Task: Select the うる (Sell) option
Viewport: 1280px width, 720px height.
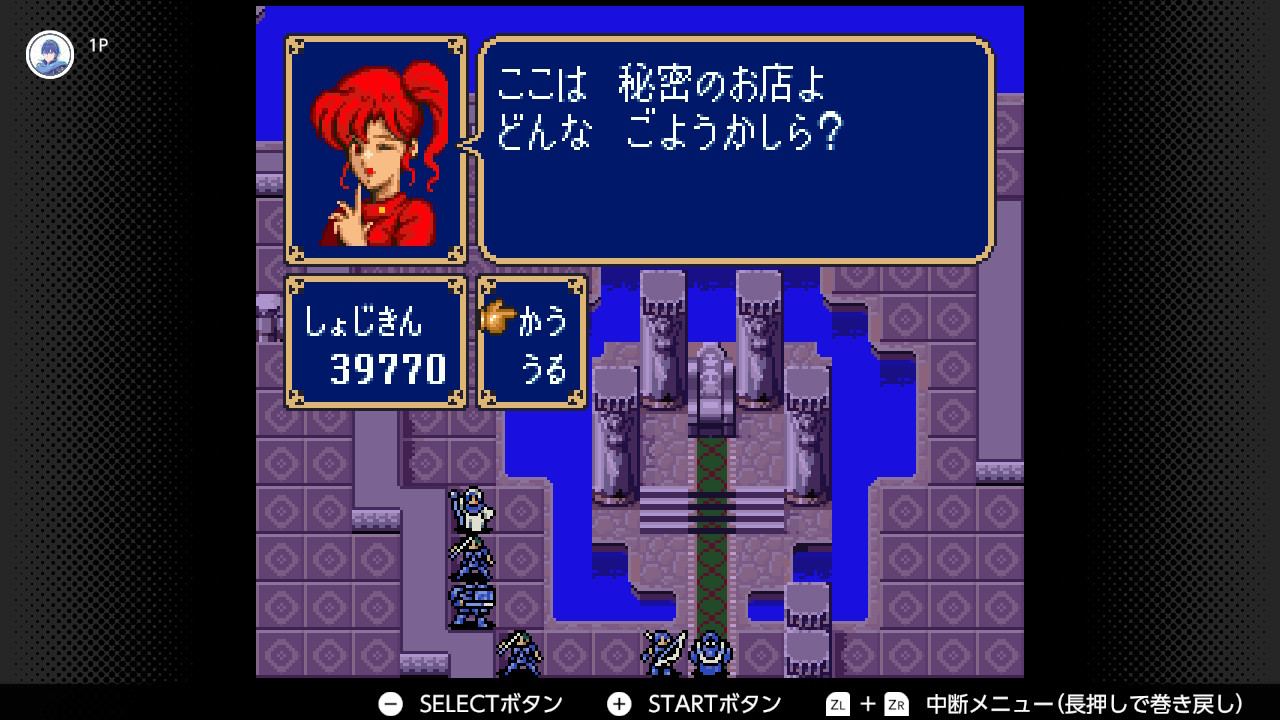Action: [x=543, y=370]
